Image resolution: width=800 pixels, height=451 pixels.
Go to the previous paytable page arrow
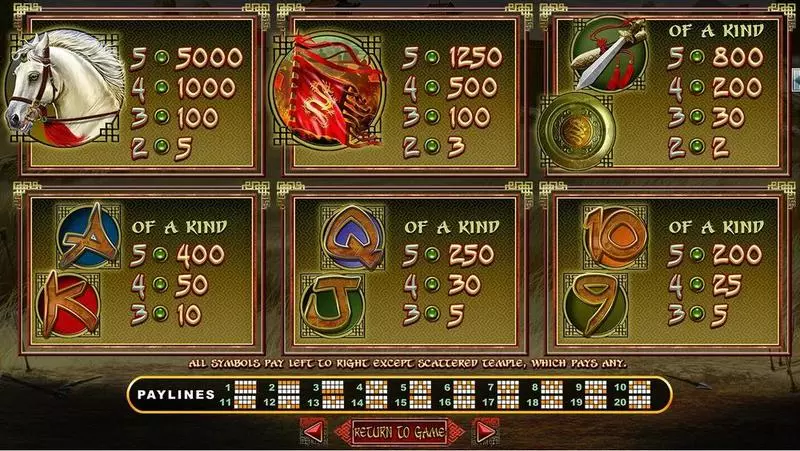coord(313,431)
